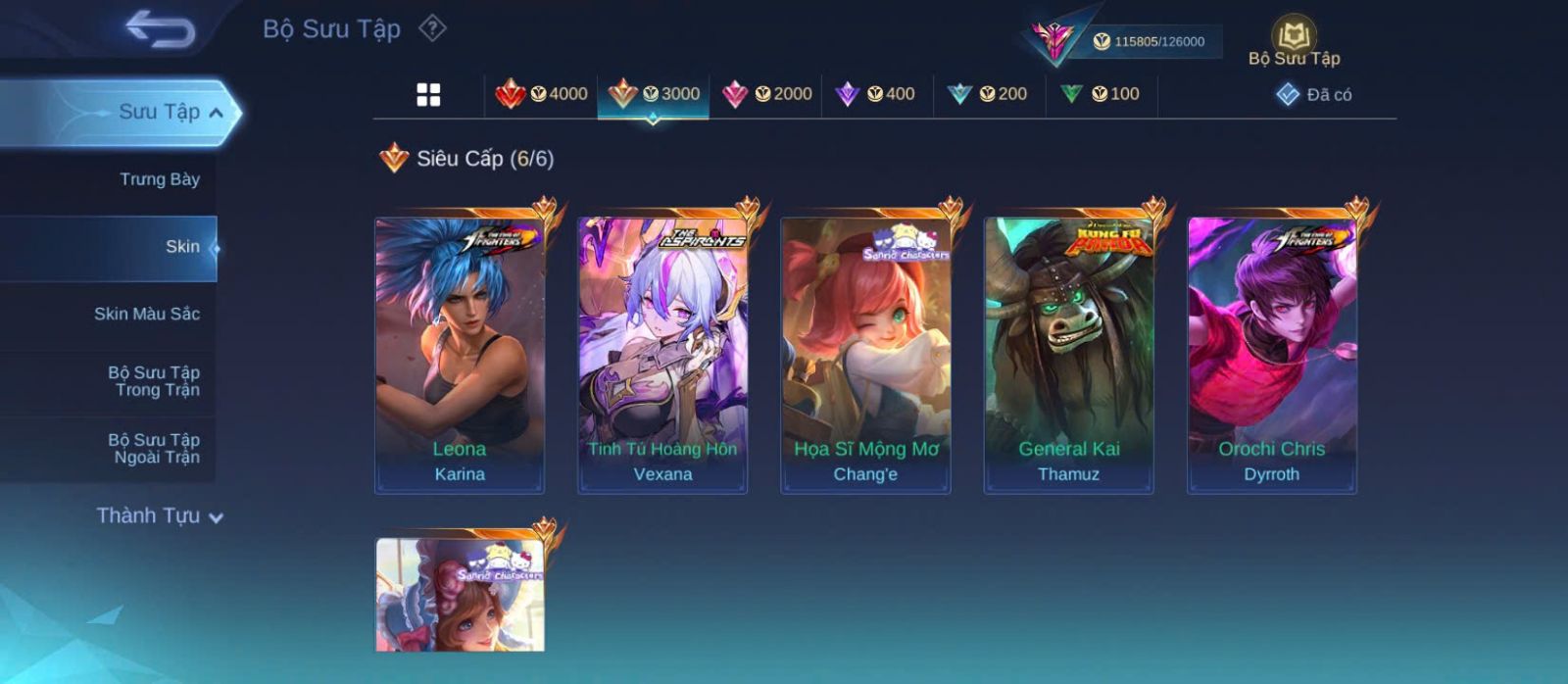This screenshot has height=684, width=1568.
Task: Select the 3000 points tier tab
Action: (x=654, y=94)
